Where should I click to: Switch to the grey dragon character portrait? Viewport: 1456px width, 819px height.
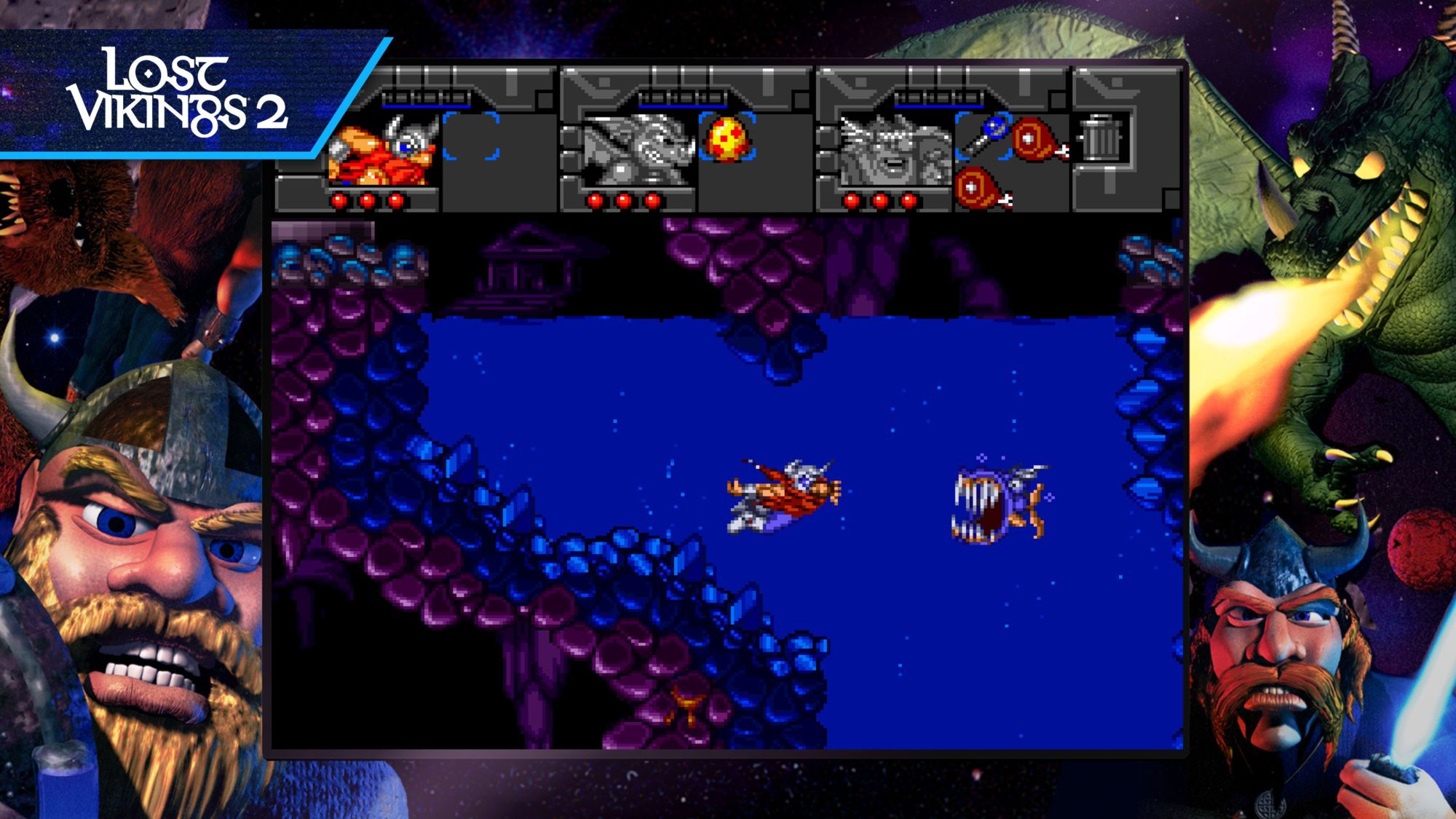[x=638, y=151]
